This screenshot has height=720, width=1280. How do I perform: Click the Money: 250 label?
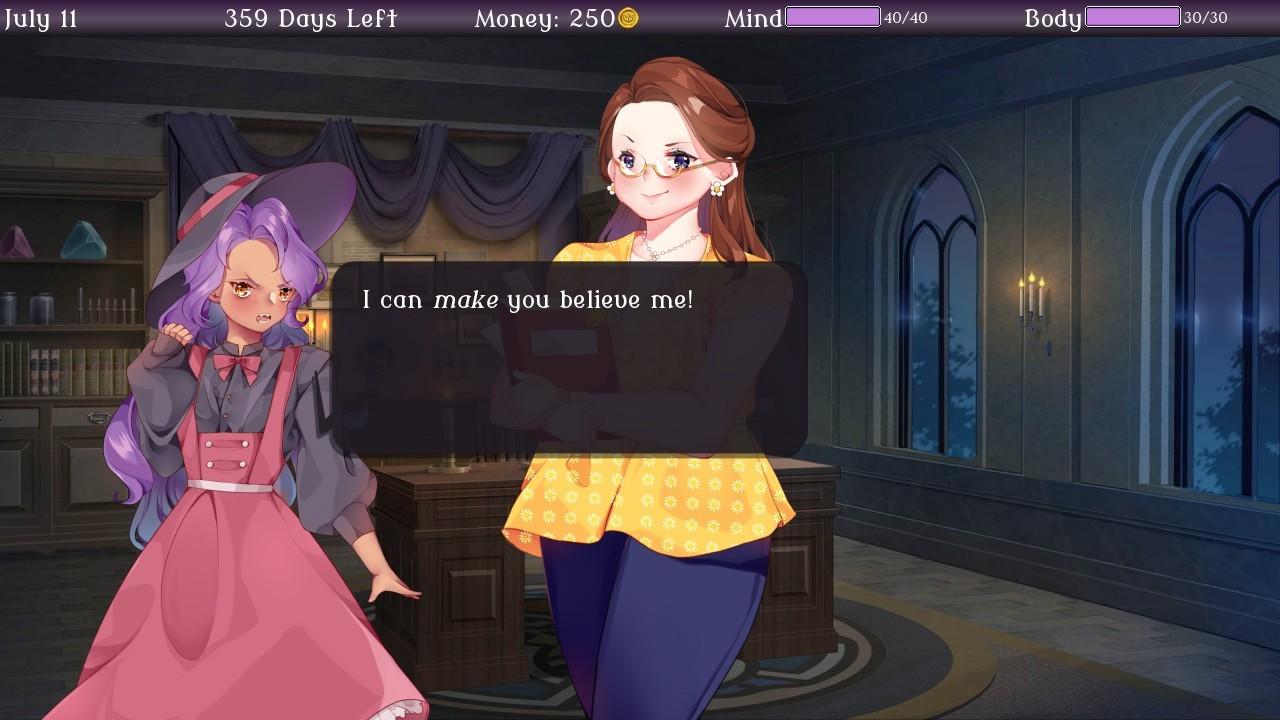545,17
